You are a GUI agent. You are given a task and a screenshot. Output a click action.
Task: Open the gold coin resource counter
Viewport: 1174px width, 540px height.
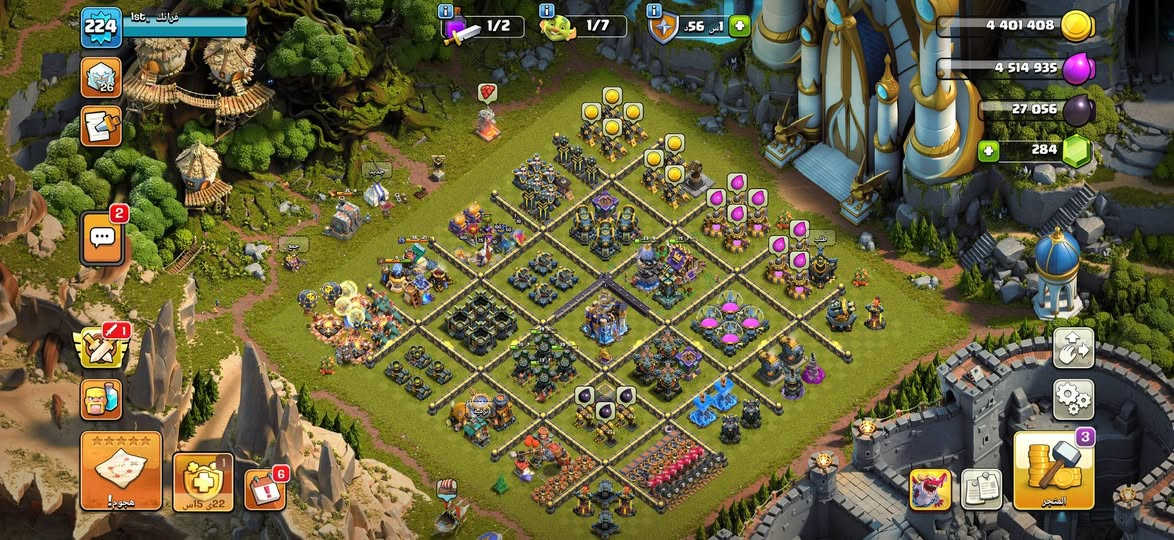click(1015, 27)
